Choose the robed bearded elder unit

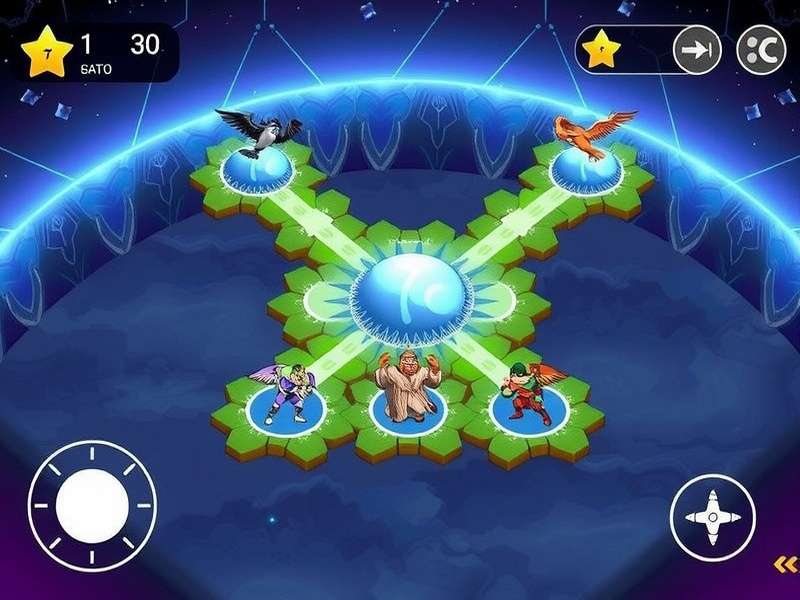click(x=407, y=384)
